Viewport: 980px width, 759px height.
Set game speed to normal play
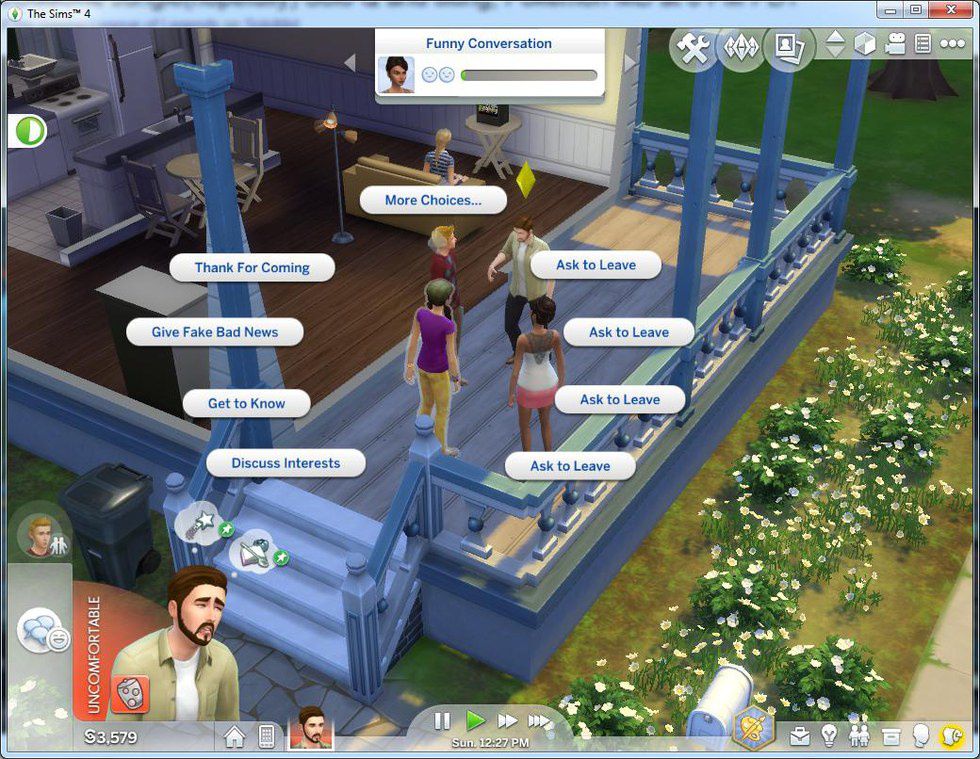[476, 721]
